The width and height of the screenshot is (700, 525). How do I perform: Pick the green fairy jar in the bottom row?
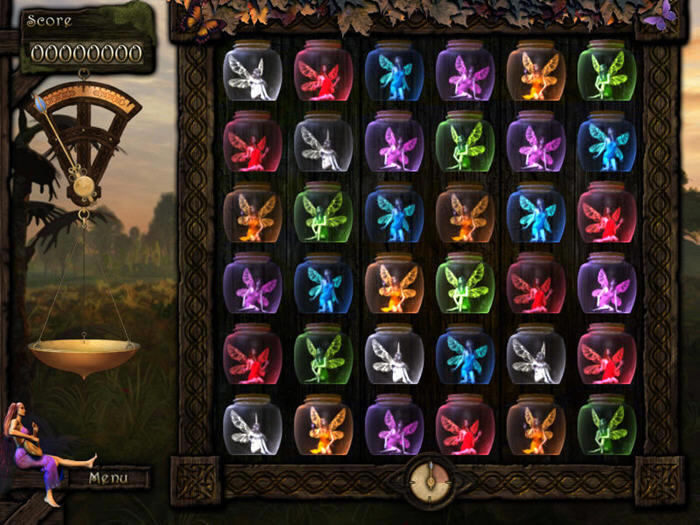pyautogui.click(x=607, y=426)
